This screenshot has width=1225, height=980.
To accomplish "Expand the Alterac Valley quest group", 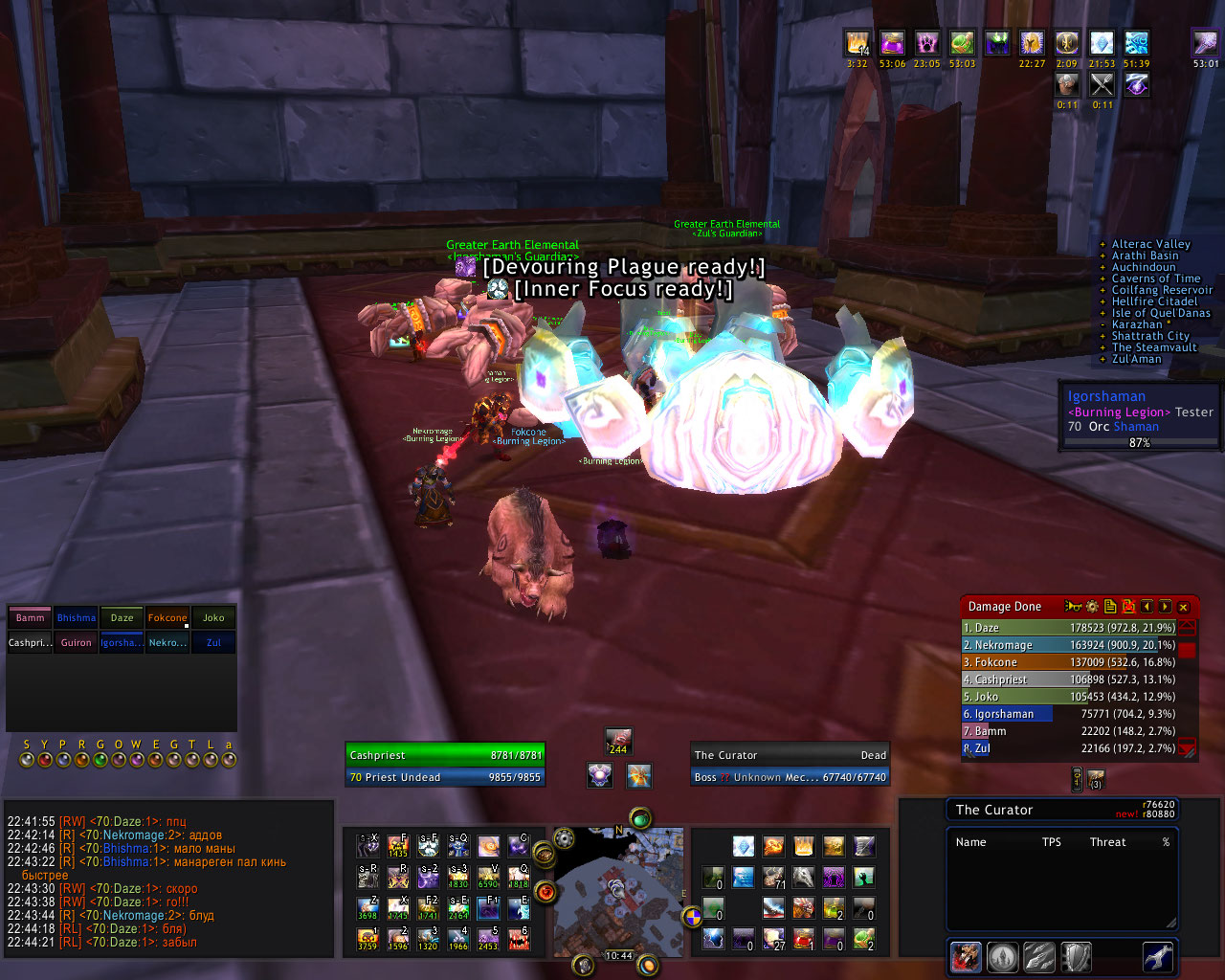I will coord(1150,244).
